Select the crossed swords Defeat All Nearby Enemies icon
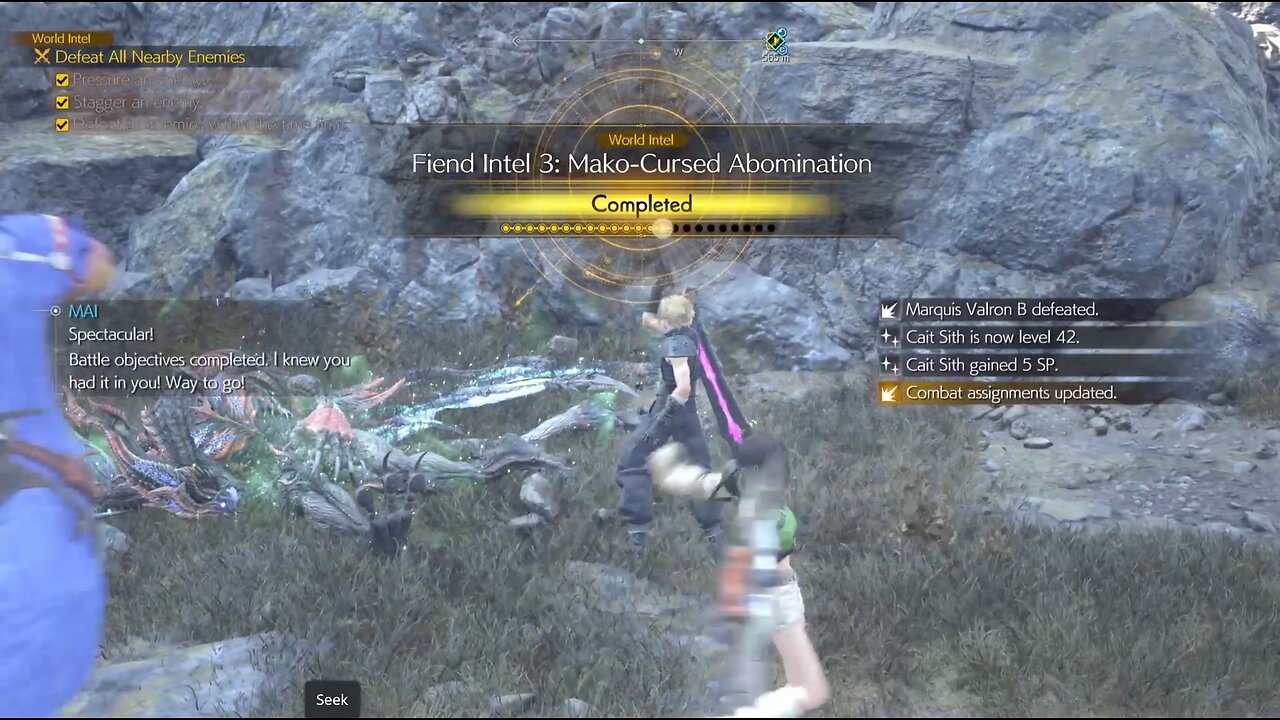 tap(44, 57)
